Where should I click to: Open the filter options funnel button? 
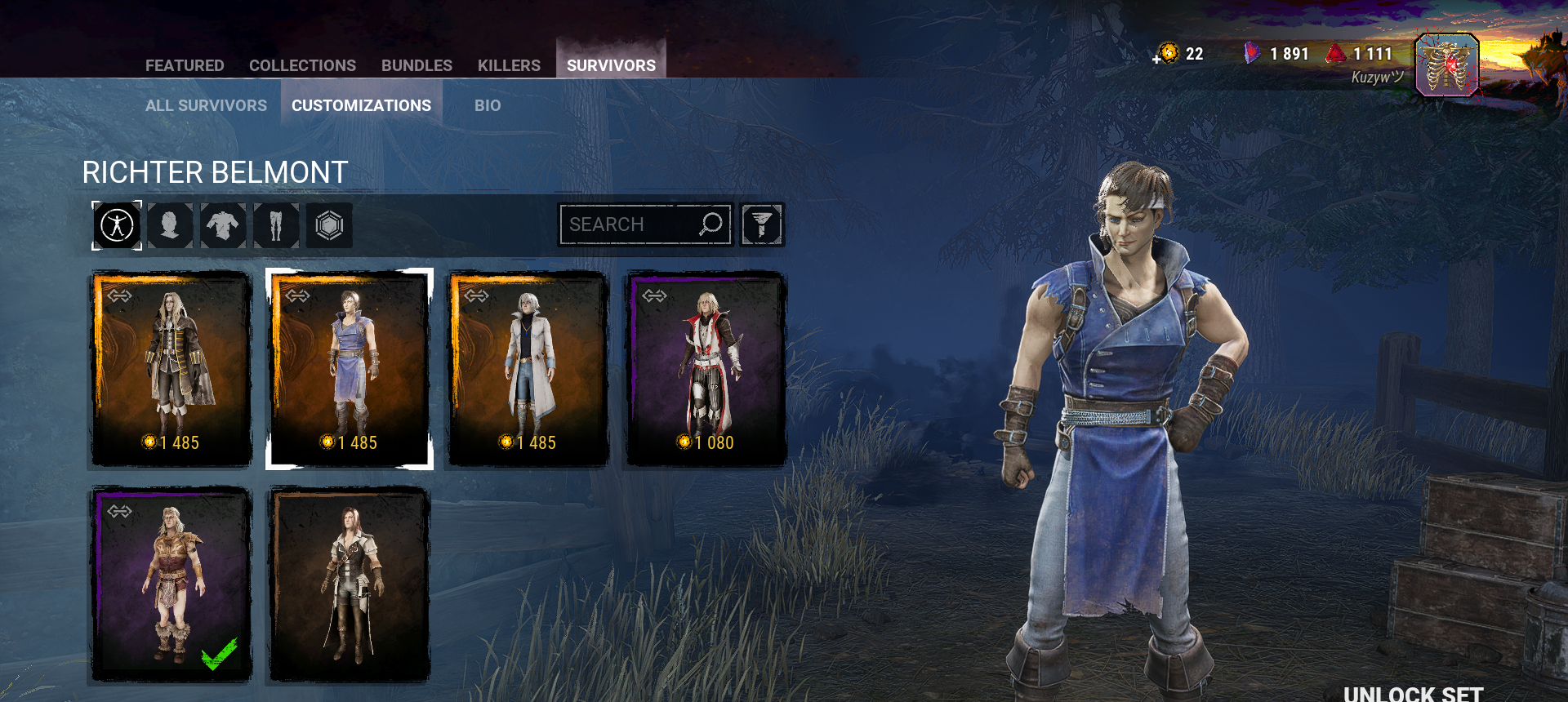(x=762, y=224)
